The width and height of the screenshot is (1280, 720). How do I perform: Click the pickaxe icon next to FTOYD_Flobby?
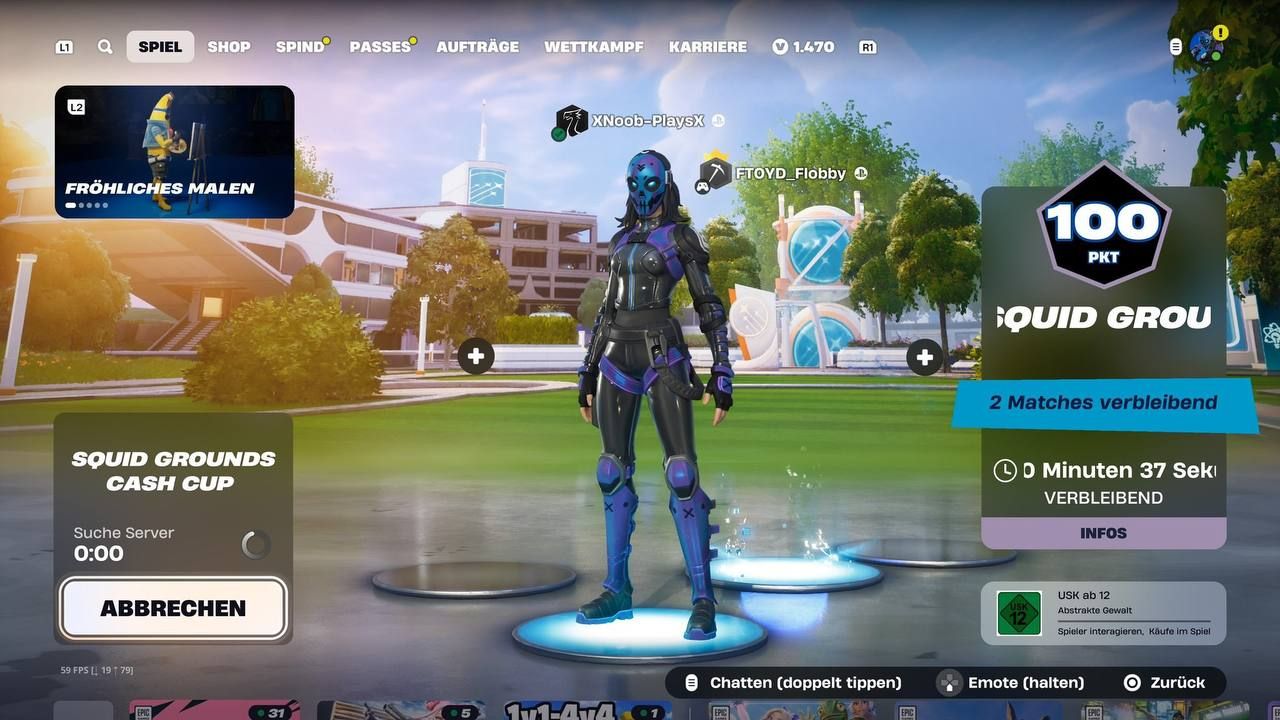point(715,173)
